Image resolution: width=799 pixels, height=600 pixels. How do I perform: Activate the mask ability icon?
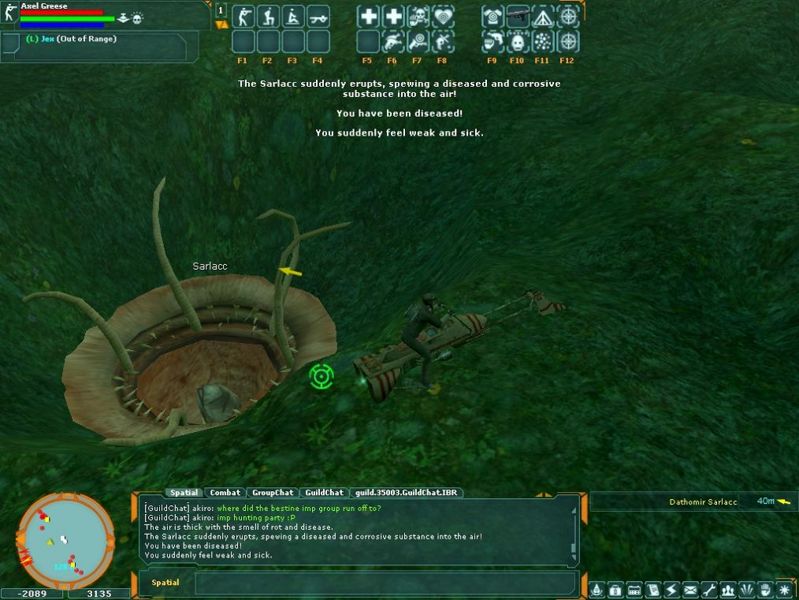(x=518, y=41)
